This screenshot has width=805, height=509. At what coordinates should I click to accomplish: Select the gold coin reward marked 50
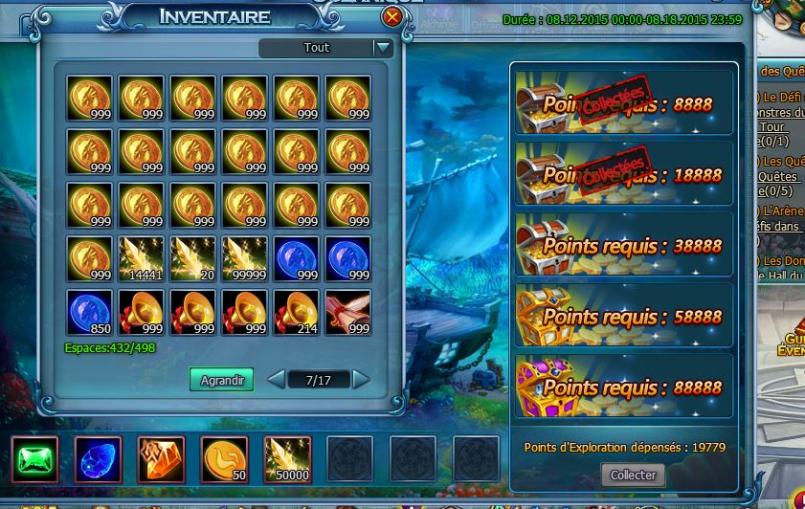coord(224,460)
